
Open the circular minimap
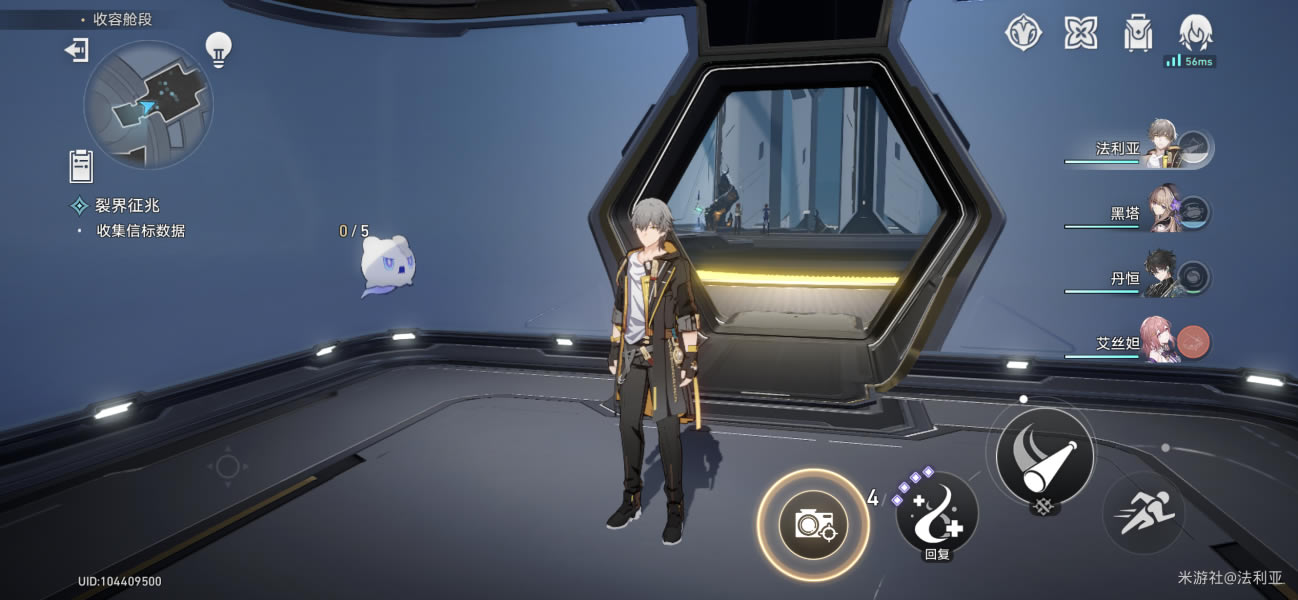[147, 104]
